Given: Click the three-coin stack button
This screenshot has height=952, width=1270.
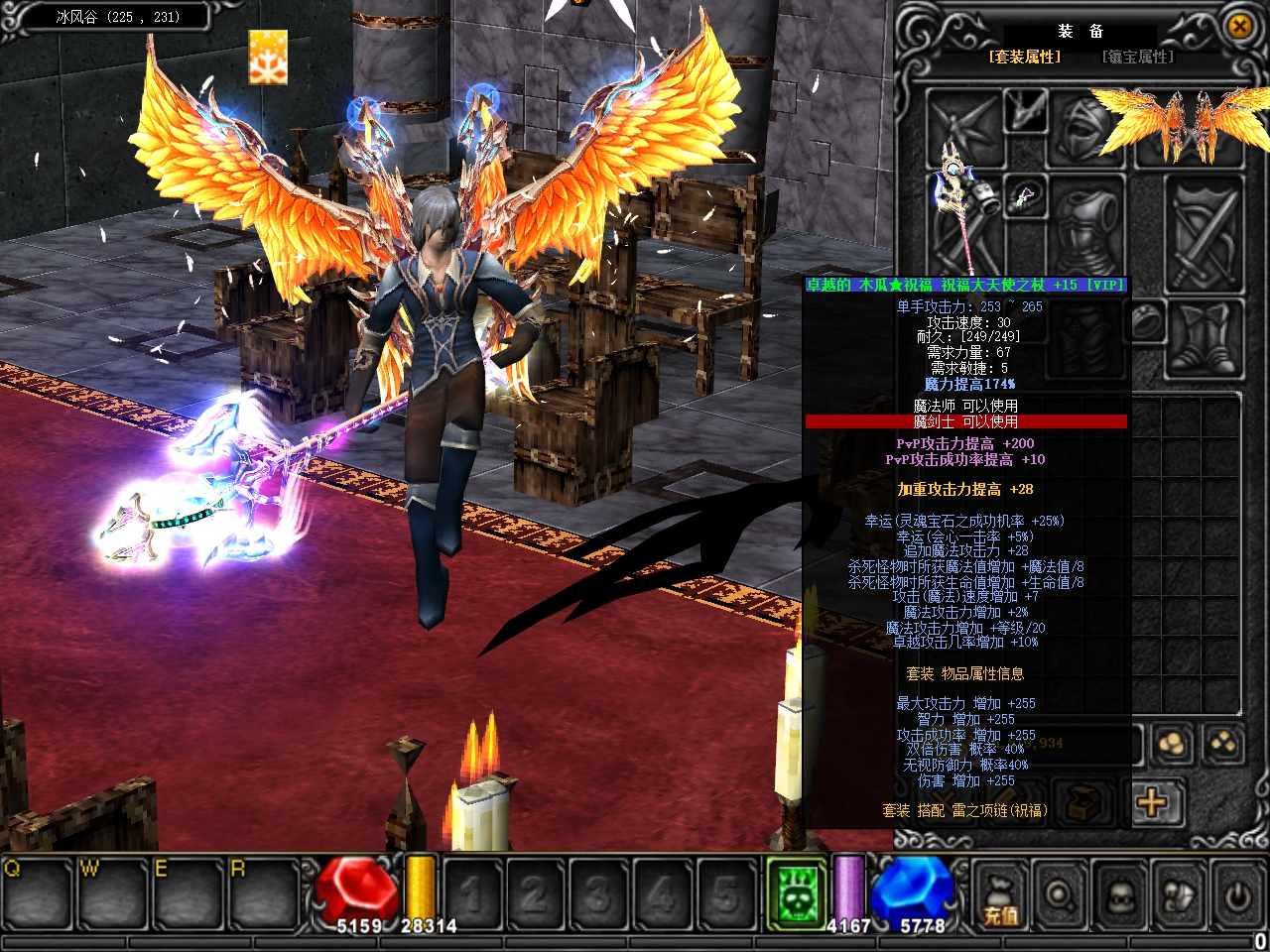Looking at the screenshot, I should point(1173,744).
